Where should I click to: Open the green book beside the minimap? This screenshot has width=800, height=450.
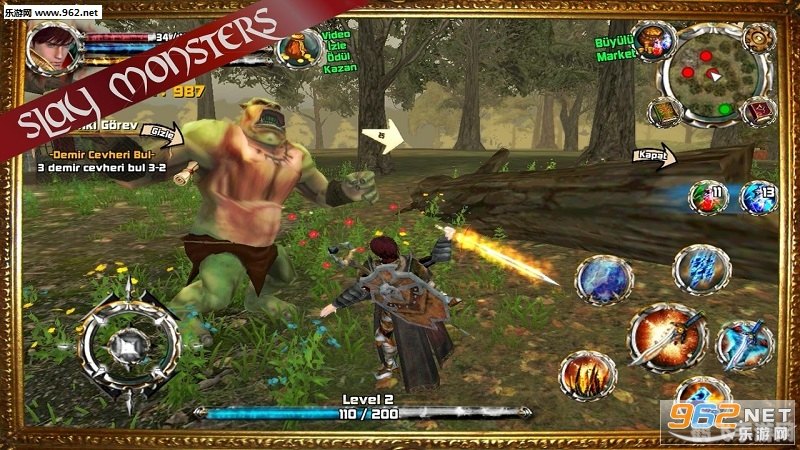[x=664, y=111]
